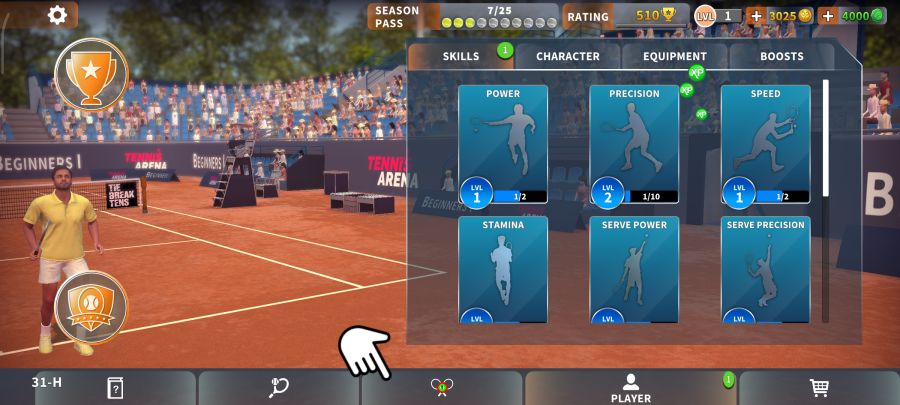Open the Equipment tab

pos(675,57)
